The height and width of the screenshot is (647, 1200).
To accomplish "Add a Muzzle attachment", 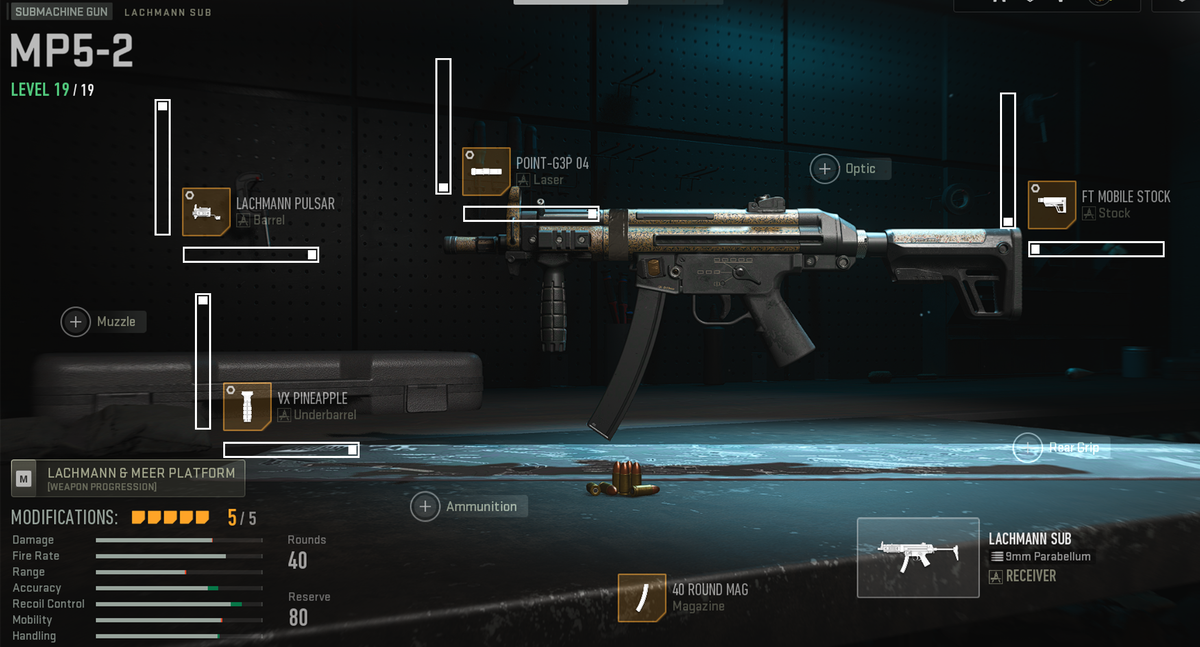I will pyautogui.click(x=76, y=321).
